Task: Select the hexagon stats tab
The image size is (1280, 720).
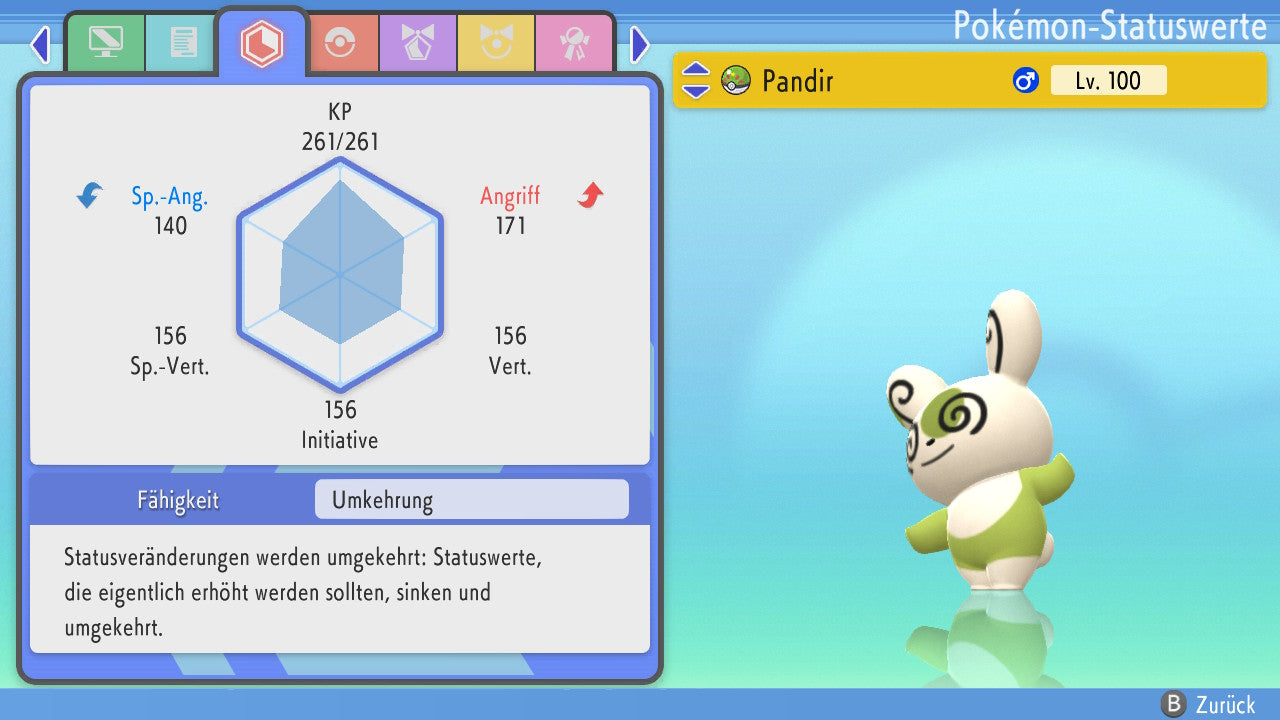Action: pos(262,43)
